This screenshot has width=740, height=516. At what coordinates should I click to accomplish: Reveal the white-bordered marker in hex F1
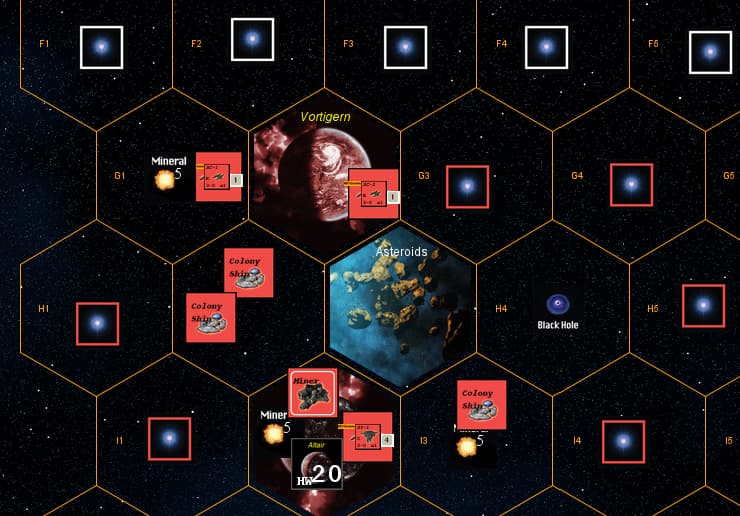(x=101, y=47)
